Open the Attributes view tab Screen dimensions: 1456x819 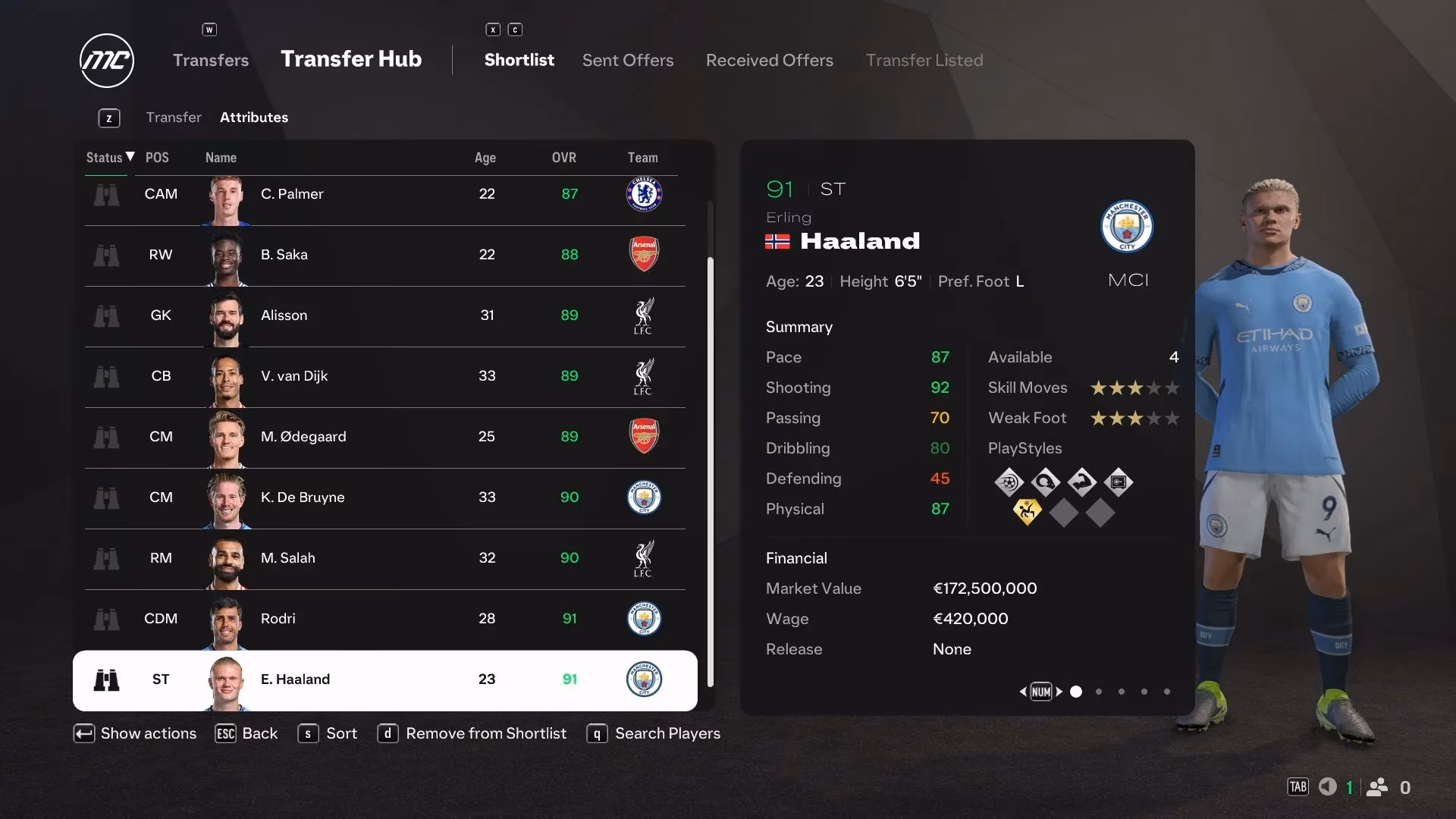click(x=253, y=118)
